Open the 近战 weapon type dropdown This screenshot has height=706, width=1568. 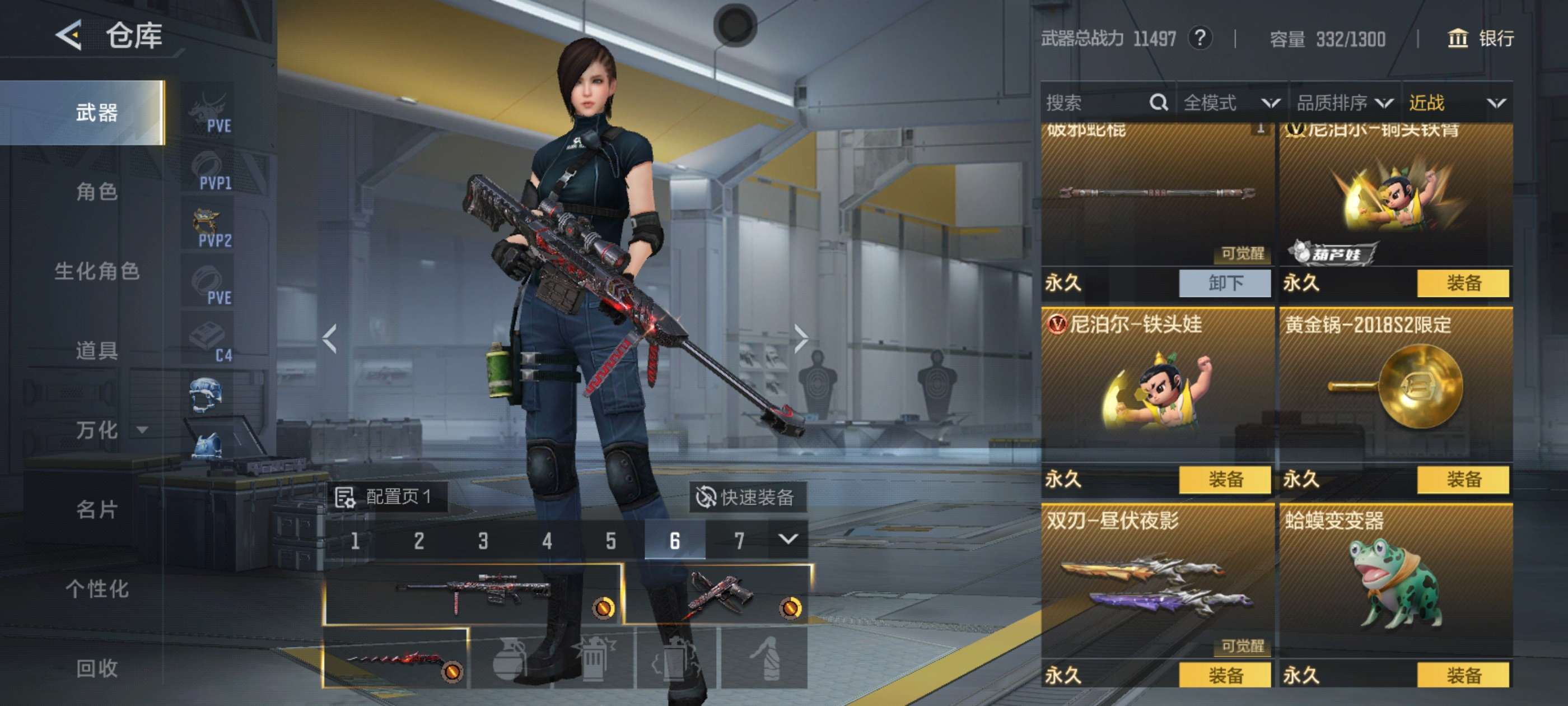pos(1456,103)
